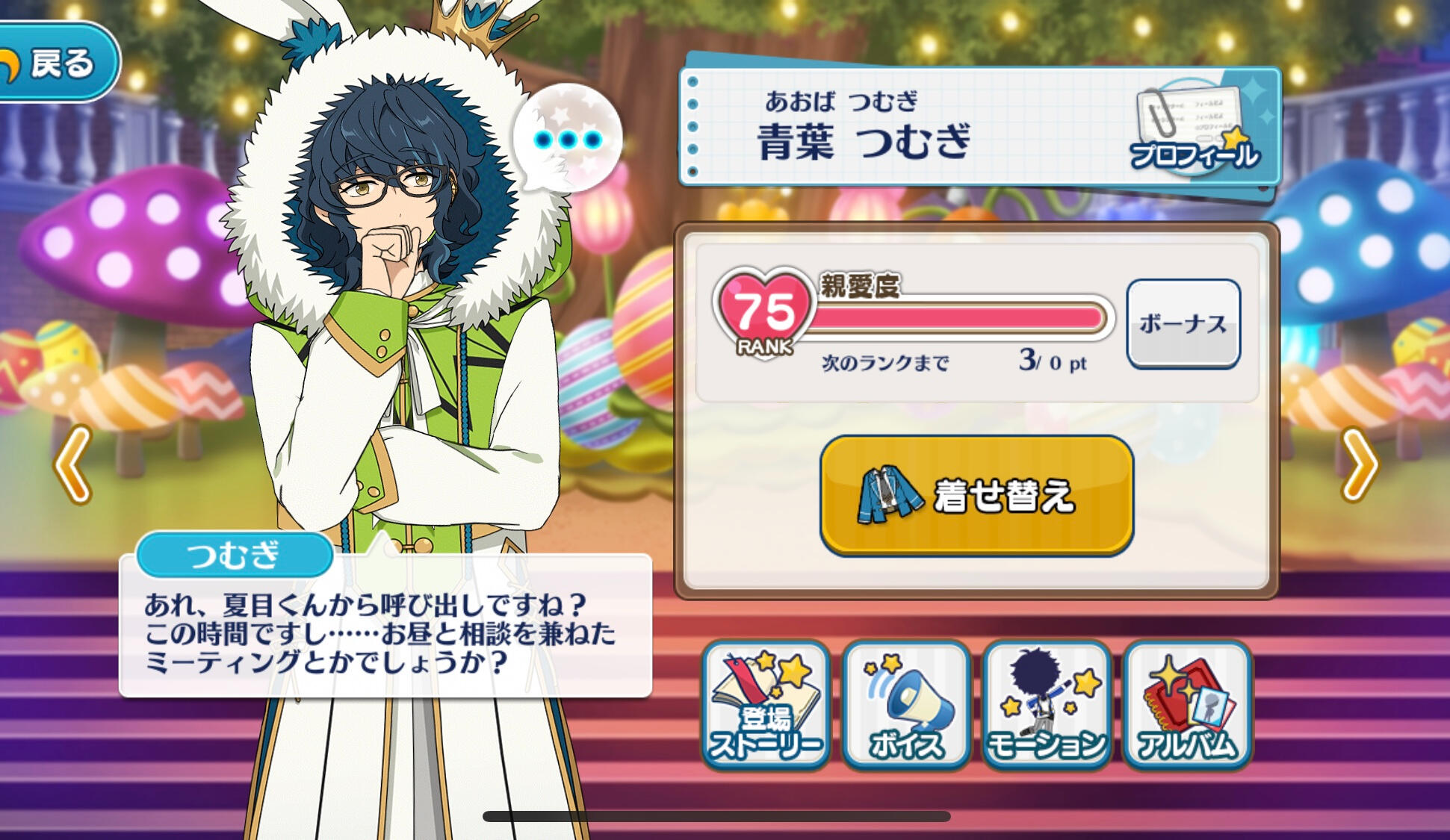Show the ボーナス bonus details

tap(1183, 324)
